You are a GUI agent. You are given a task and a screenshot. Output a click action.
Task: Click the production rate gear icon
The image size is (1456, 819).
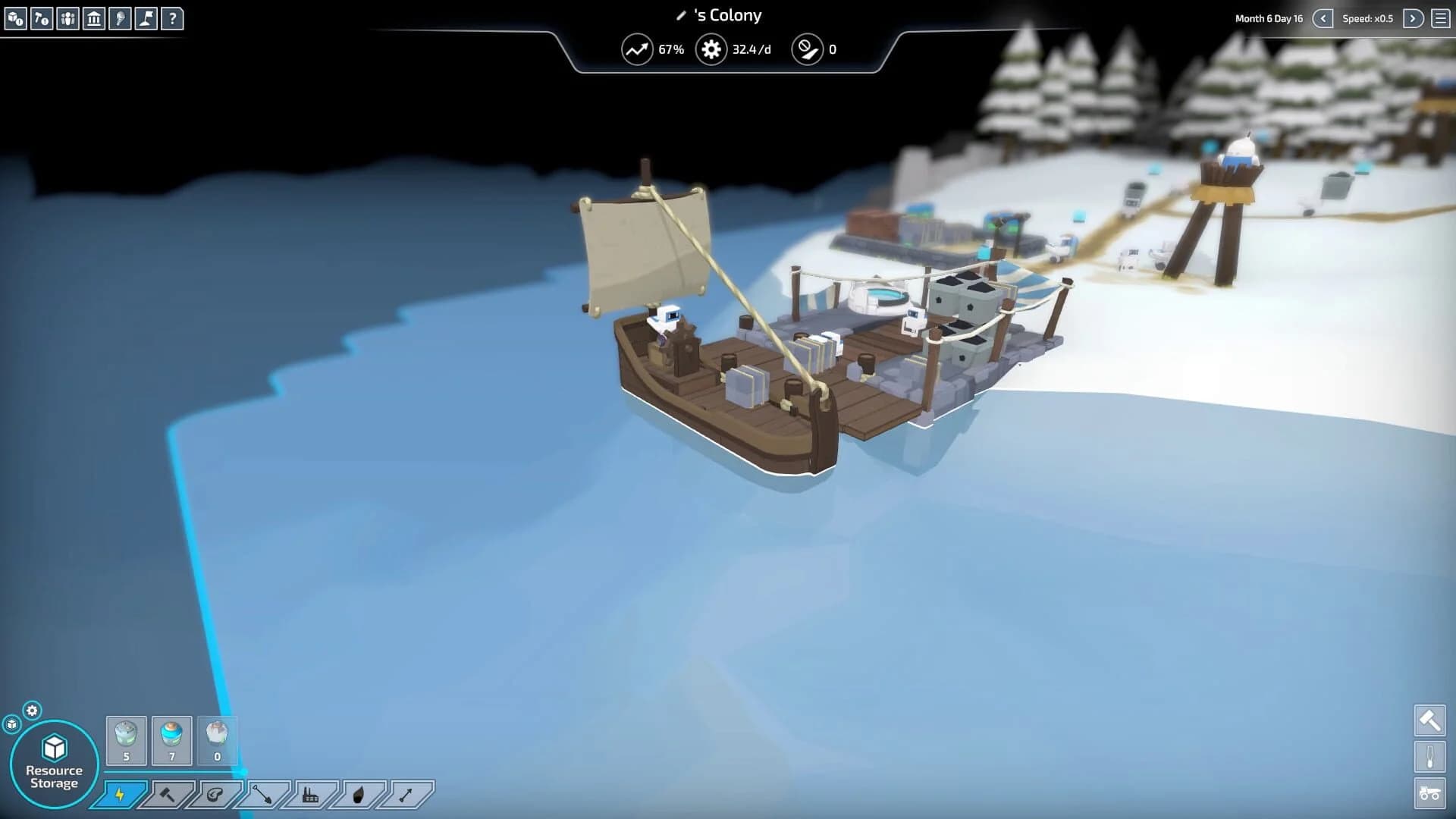pos(711,49)
